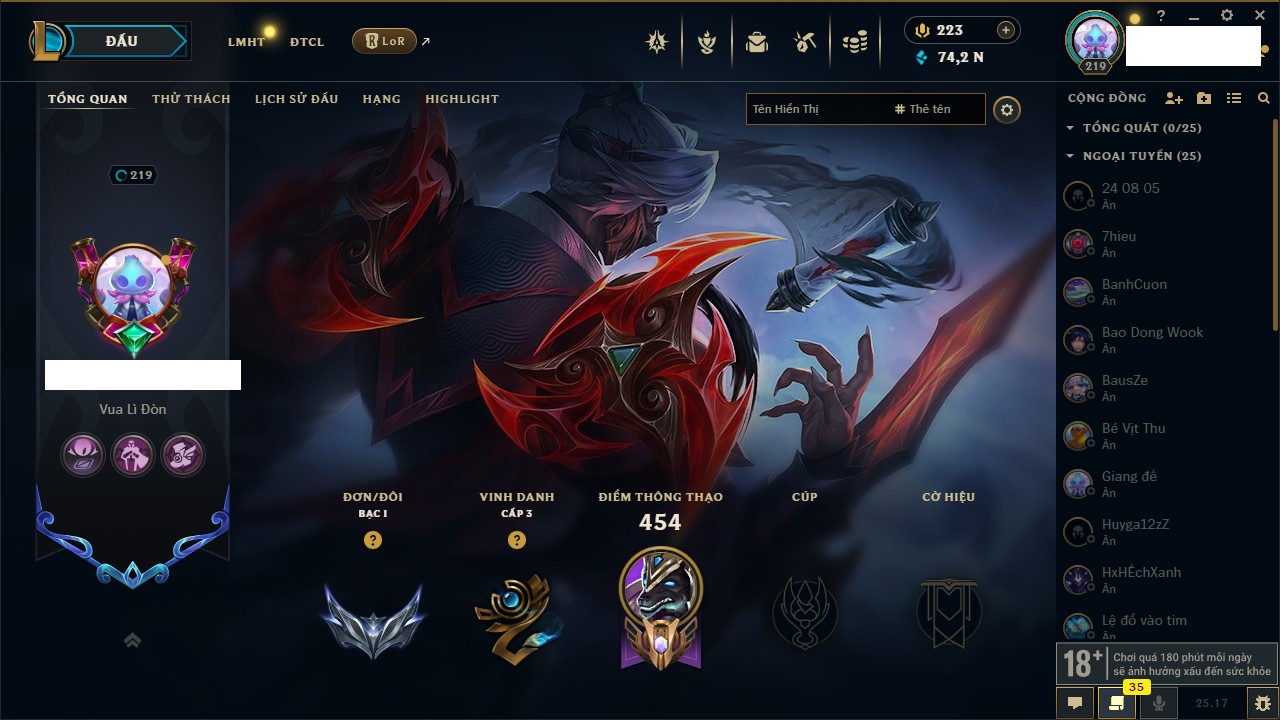Switch to the ĐTCL game mode

coord(306,42)
